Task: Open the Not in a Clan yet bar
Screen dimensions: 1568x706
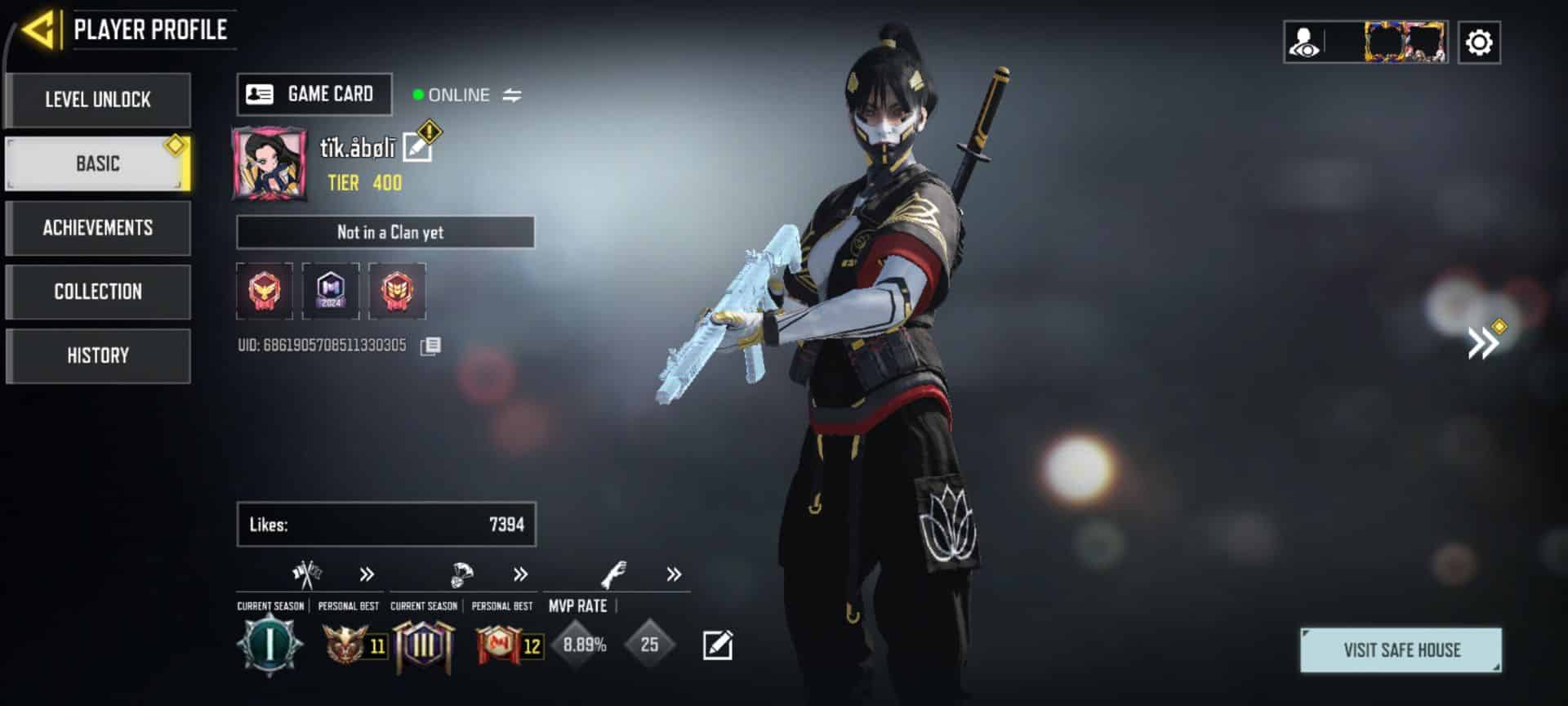Action: click(385, 232)
